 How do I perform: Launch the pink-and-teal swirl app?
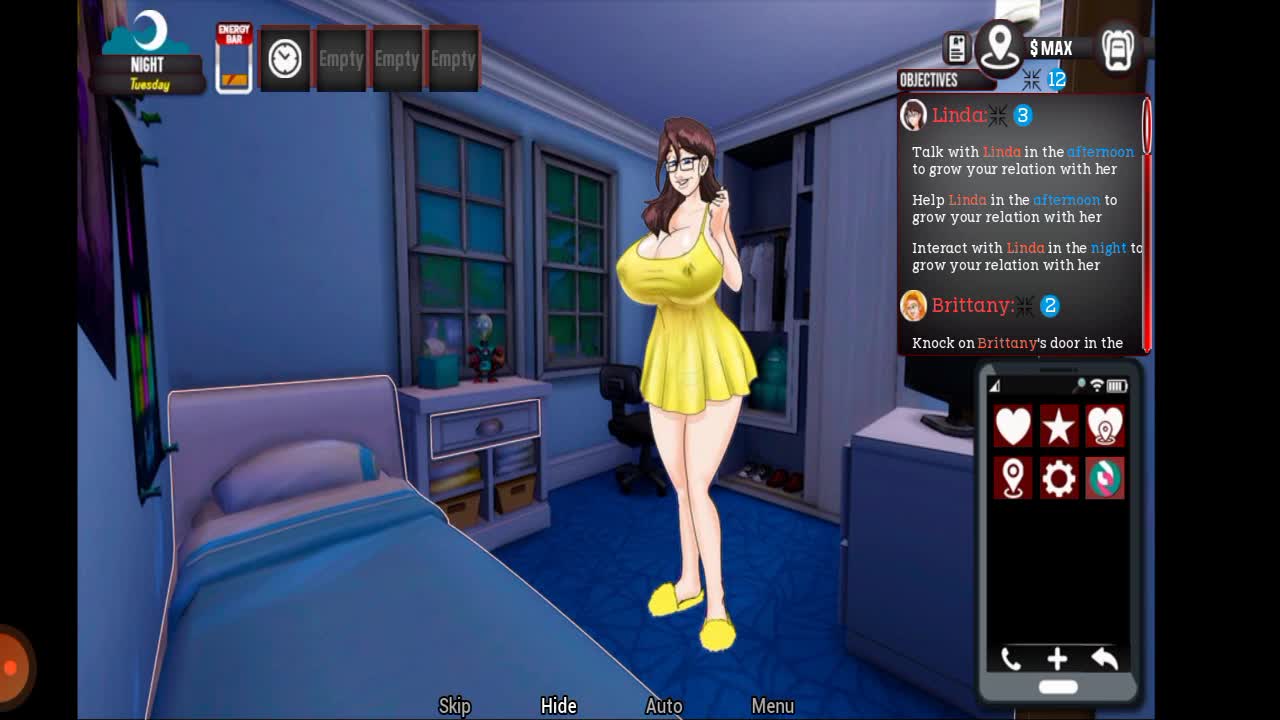point(1105,478)
